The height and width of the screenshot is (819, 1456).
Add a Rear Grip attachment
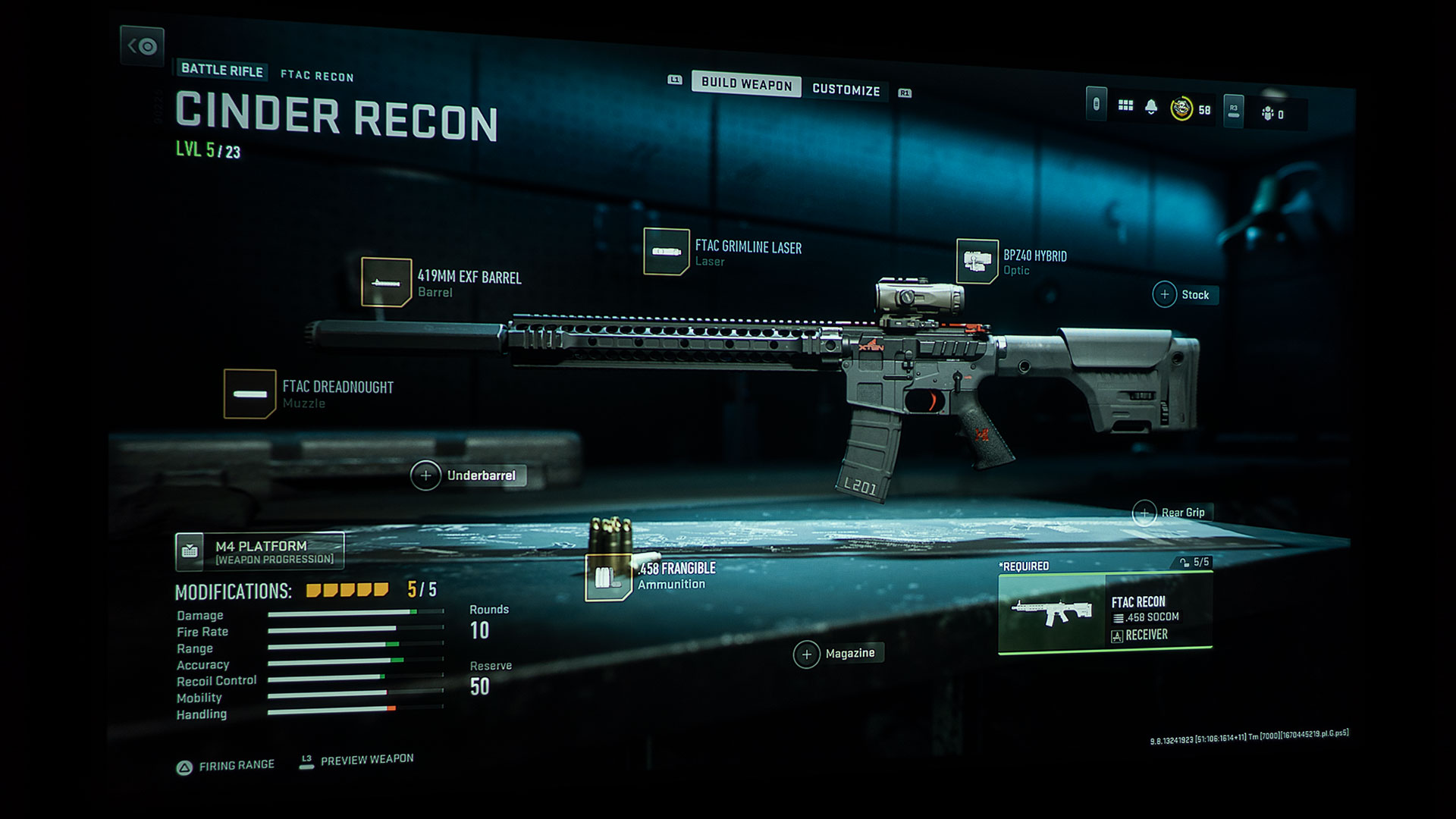[1144, 513]
